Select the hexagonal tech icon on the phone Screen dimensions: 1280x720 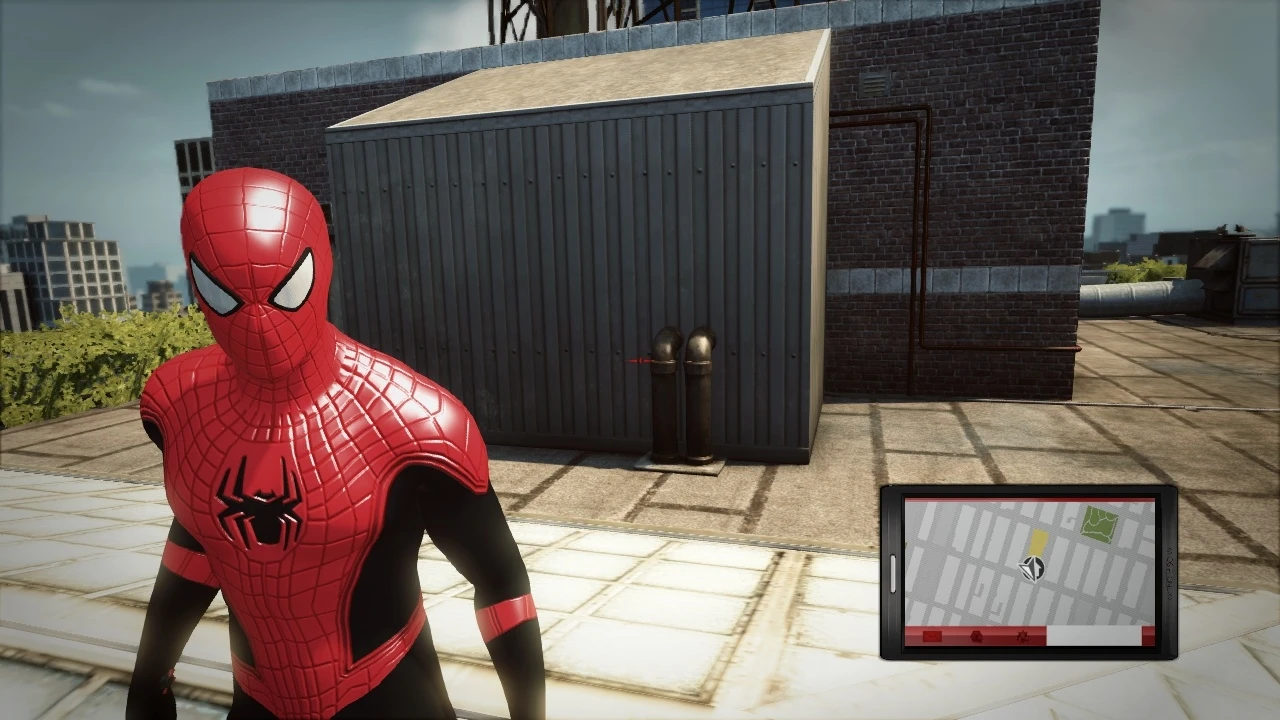click(976, 637)
